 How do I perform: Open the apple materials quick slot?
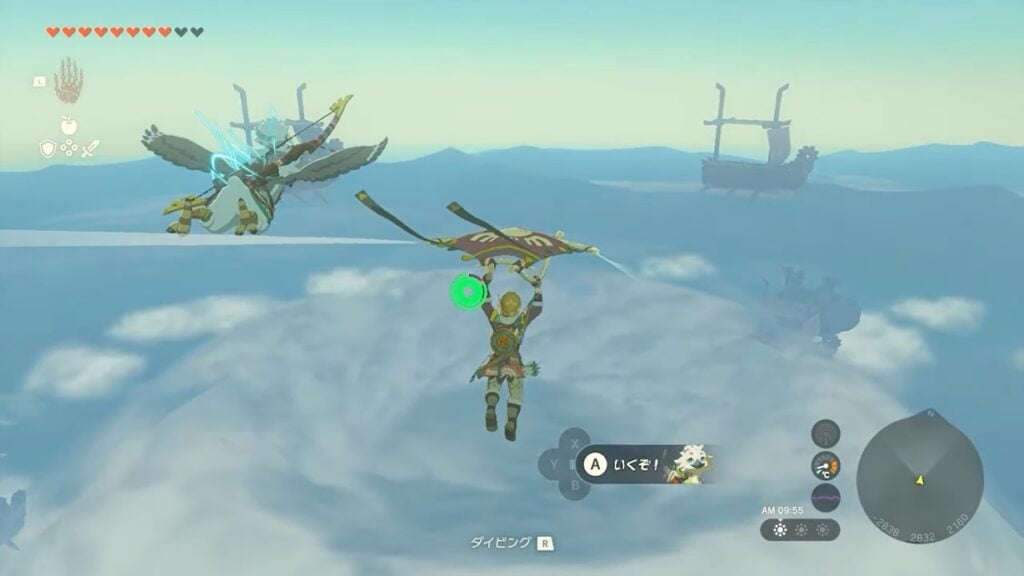pyautogui.click(x=68, y=126)
